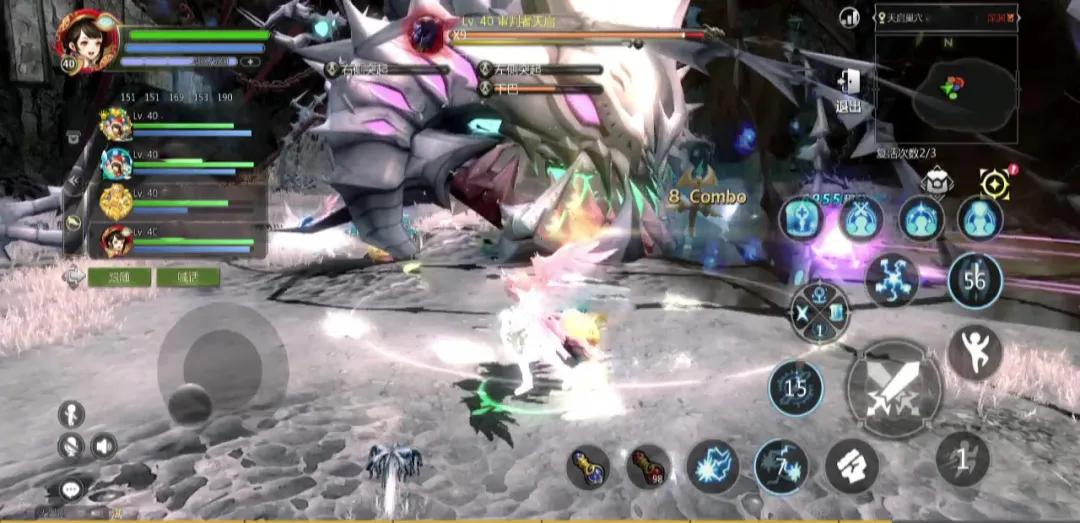Image resolution: width=1080 pixels, height=523 pixels.
Task: Tap the crossed-swords basic attack button
Action: click(893, 388)
